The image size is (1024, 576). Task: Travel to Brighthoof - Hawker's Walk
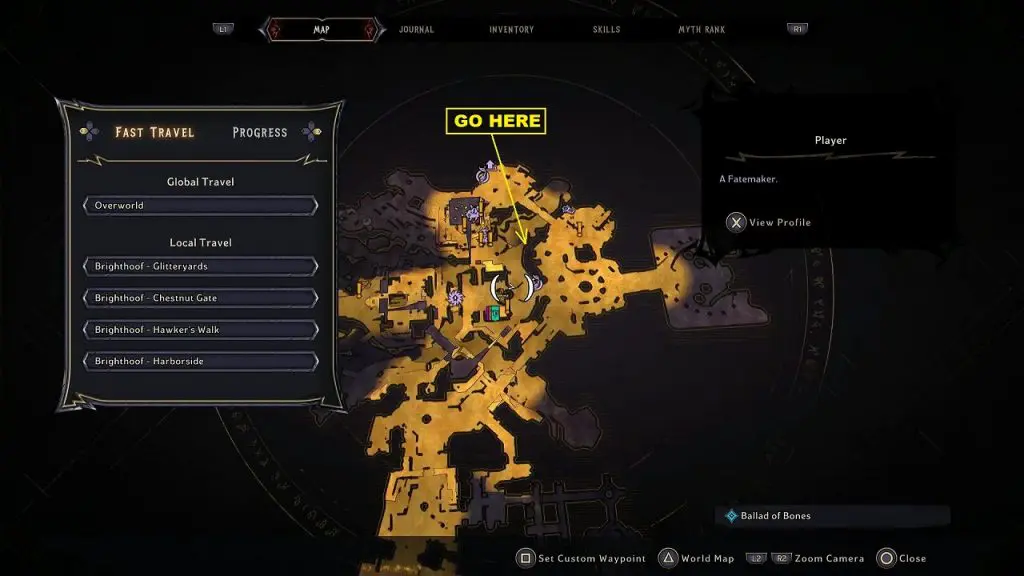coord(200,329)
